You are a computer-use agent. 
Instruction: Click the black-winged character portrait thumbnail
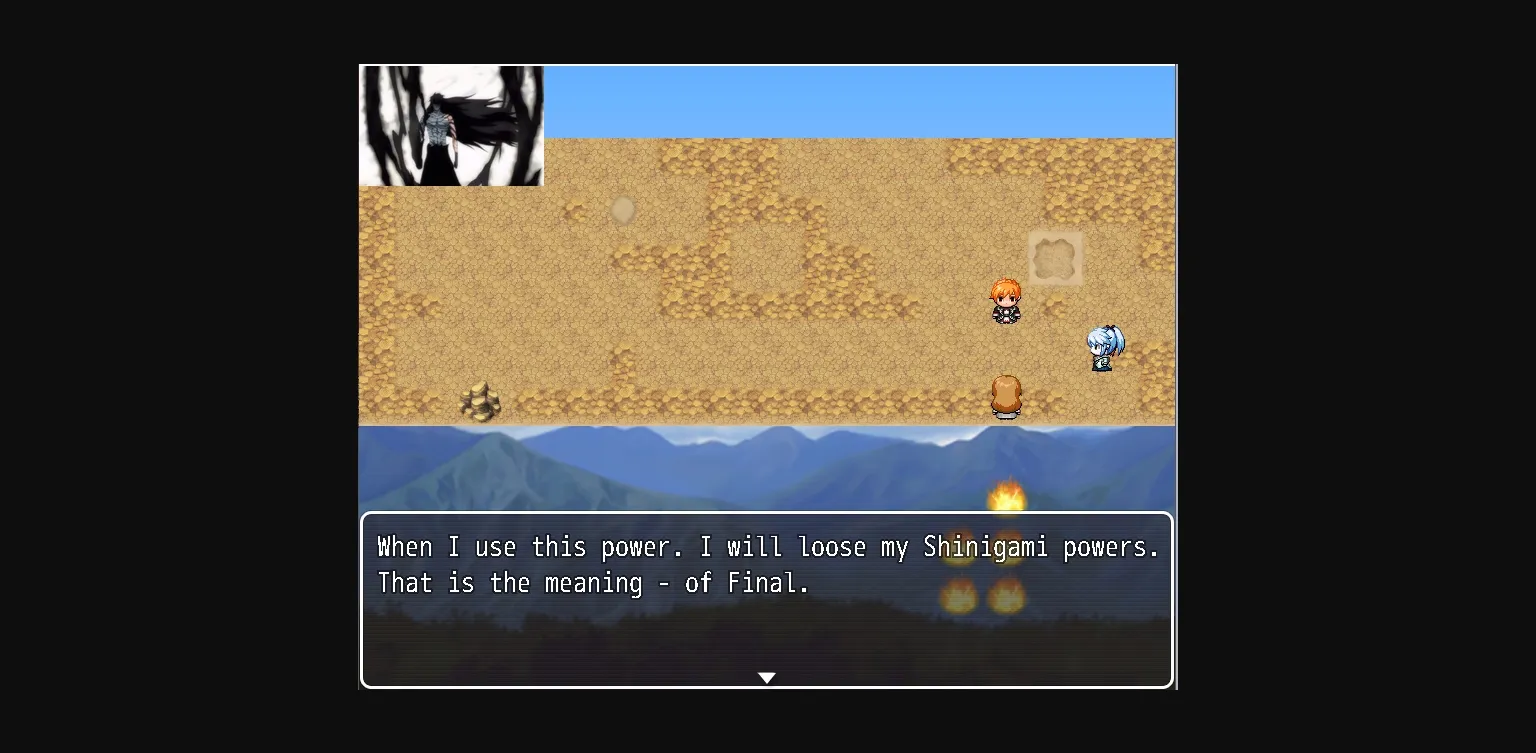pos(451,126)
